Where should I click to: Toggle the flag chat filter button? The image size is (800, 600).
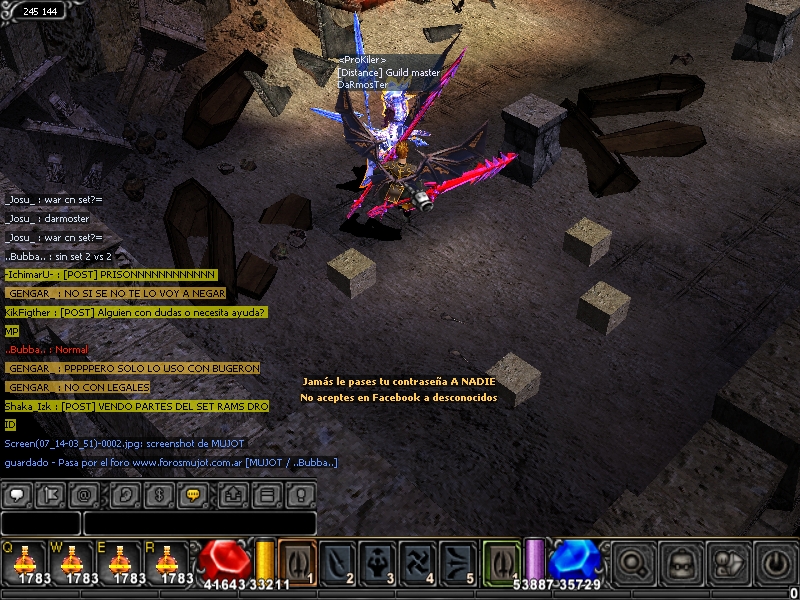click(x=50, y=494)
